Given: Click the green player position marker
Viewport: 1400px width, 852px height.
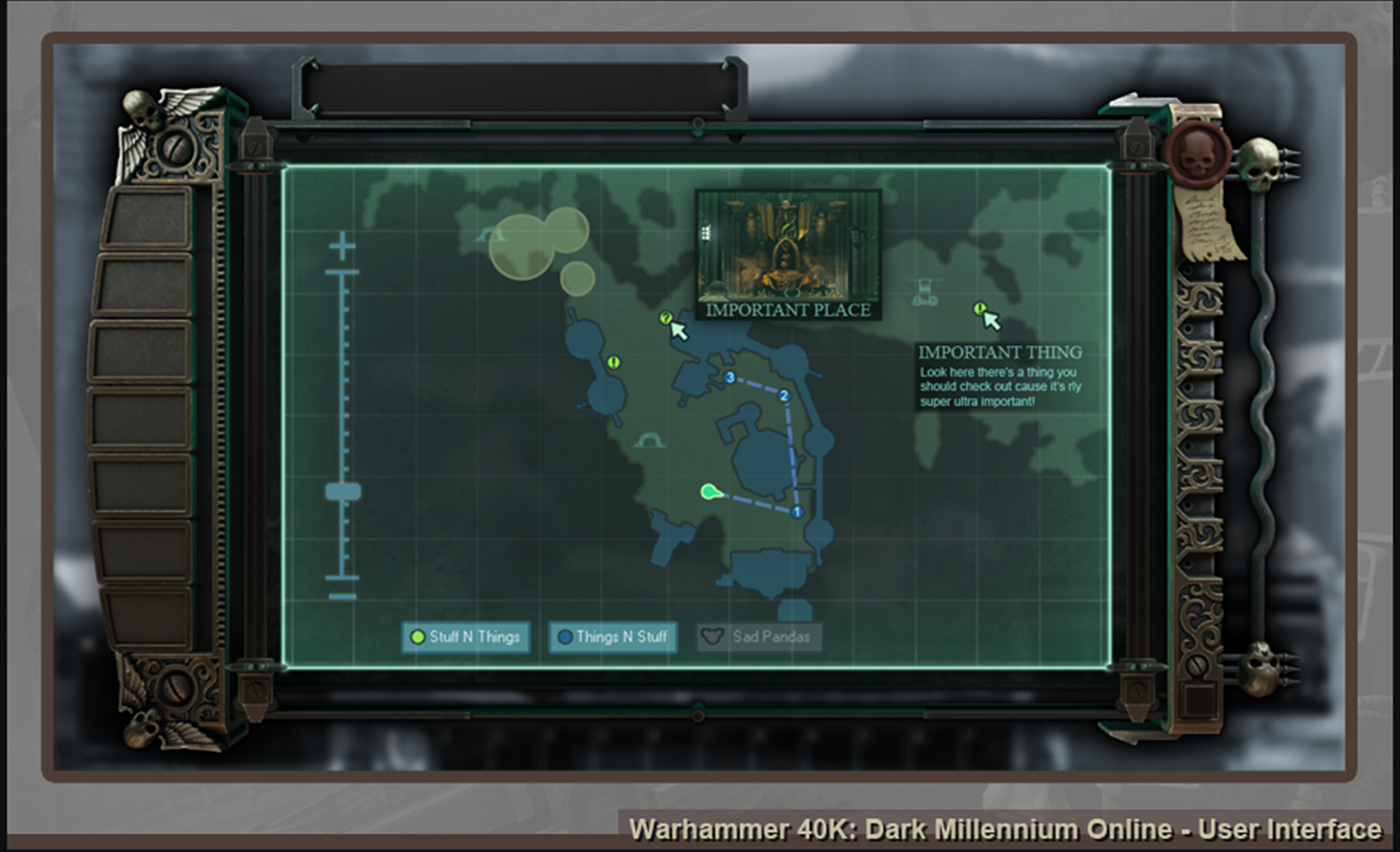Looking at the screenshot, I should click(x=709, y=493).
